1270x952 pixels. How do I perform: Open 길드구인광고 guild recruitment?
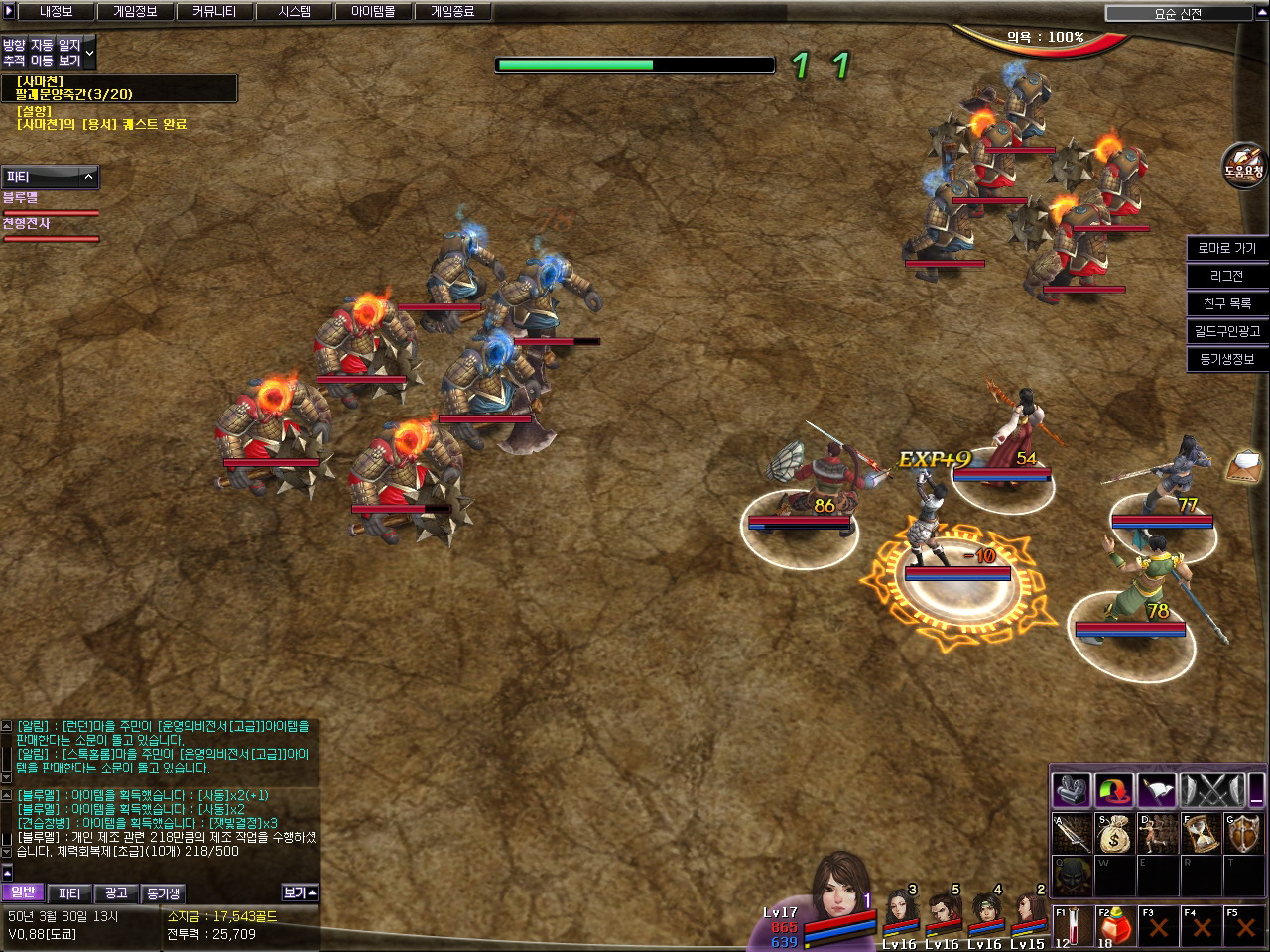click(x=1226, y=331)
